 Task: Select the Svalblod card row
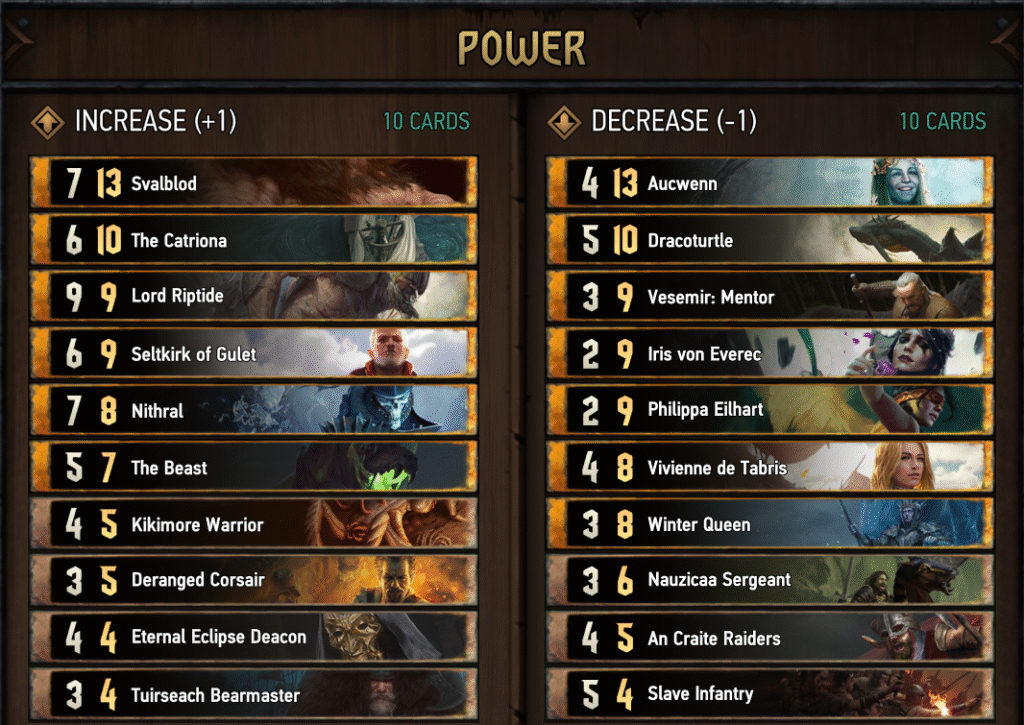click(x=254, y=183)
